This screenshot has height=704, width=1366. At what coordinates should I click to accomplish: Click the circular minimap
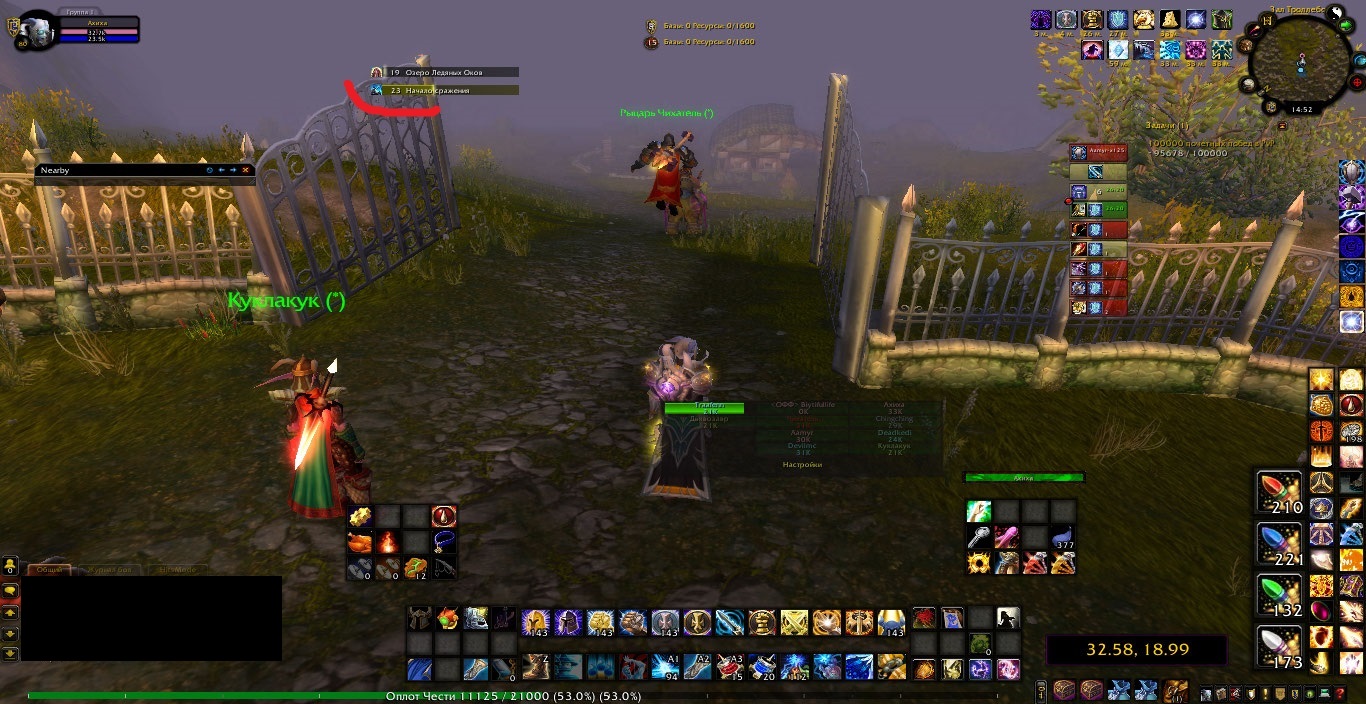click(x=1299, y=60)
